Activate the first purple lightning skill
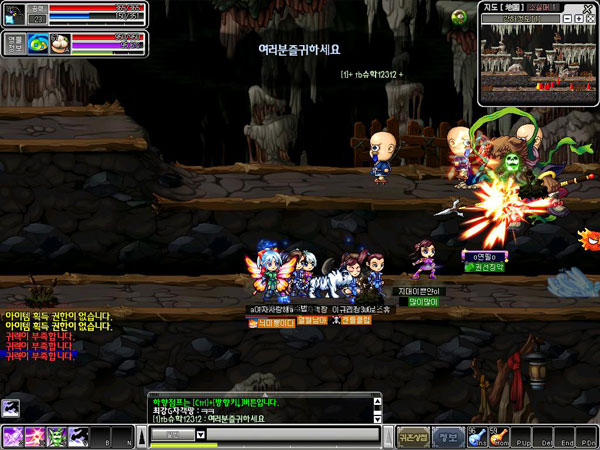The image size is (600, 450). 15,436
